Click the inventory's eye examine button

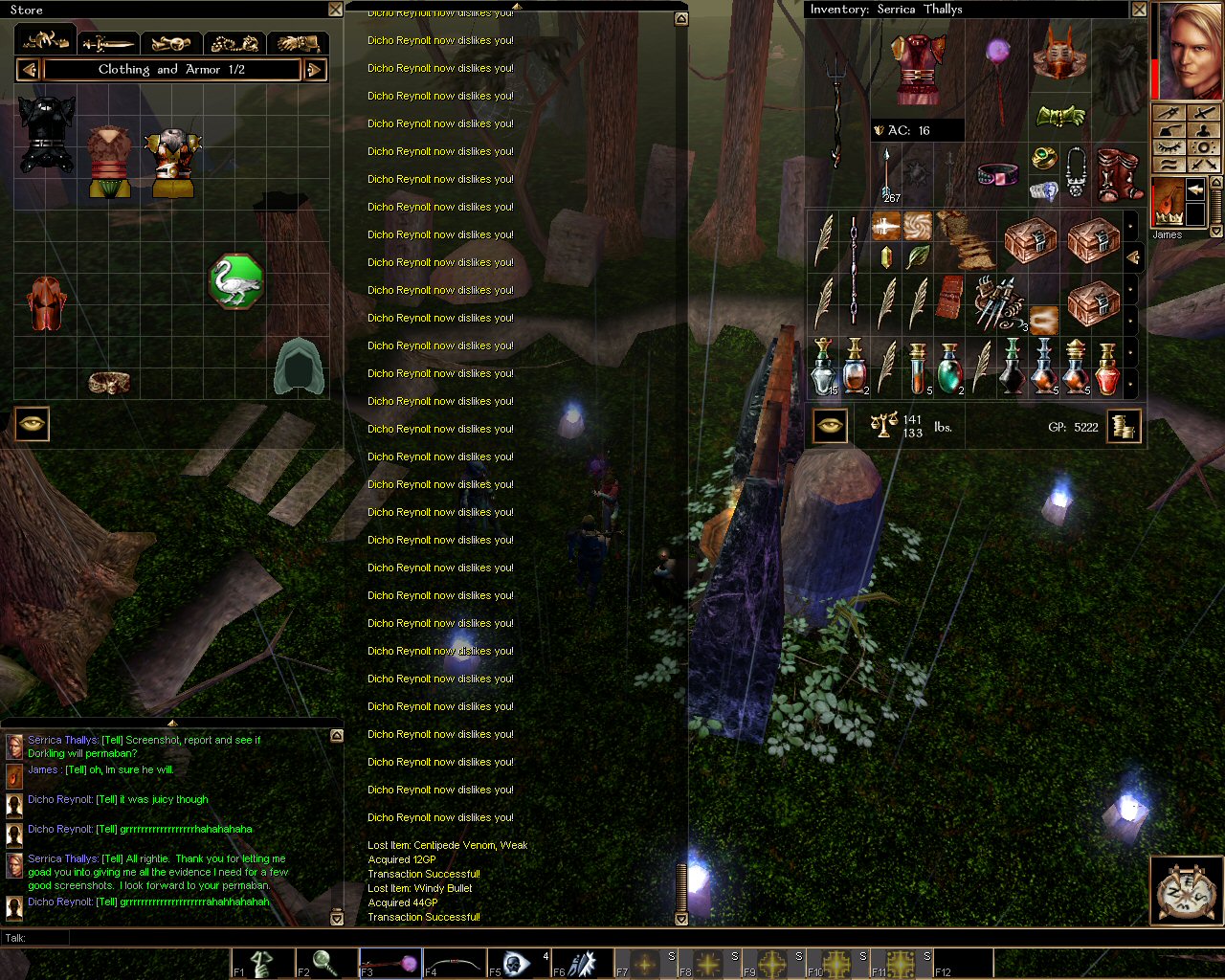click(830, 426)
